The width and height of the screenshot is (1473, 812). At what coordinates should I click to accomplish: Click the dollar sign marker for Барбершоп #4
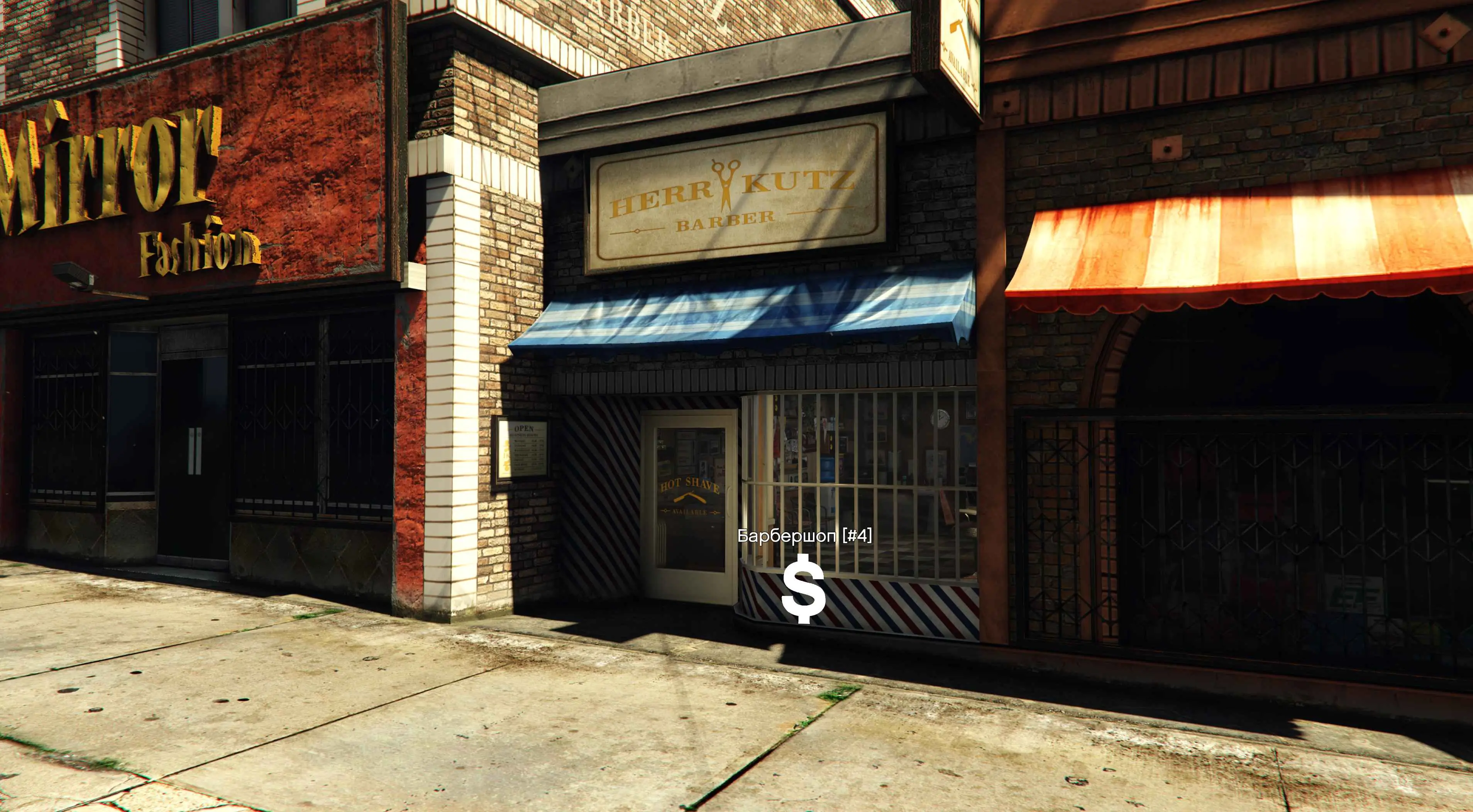pos(803,592)
